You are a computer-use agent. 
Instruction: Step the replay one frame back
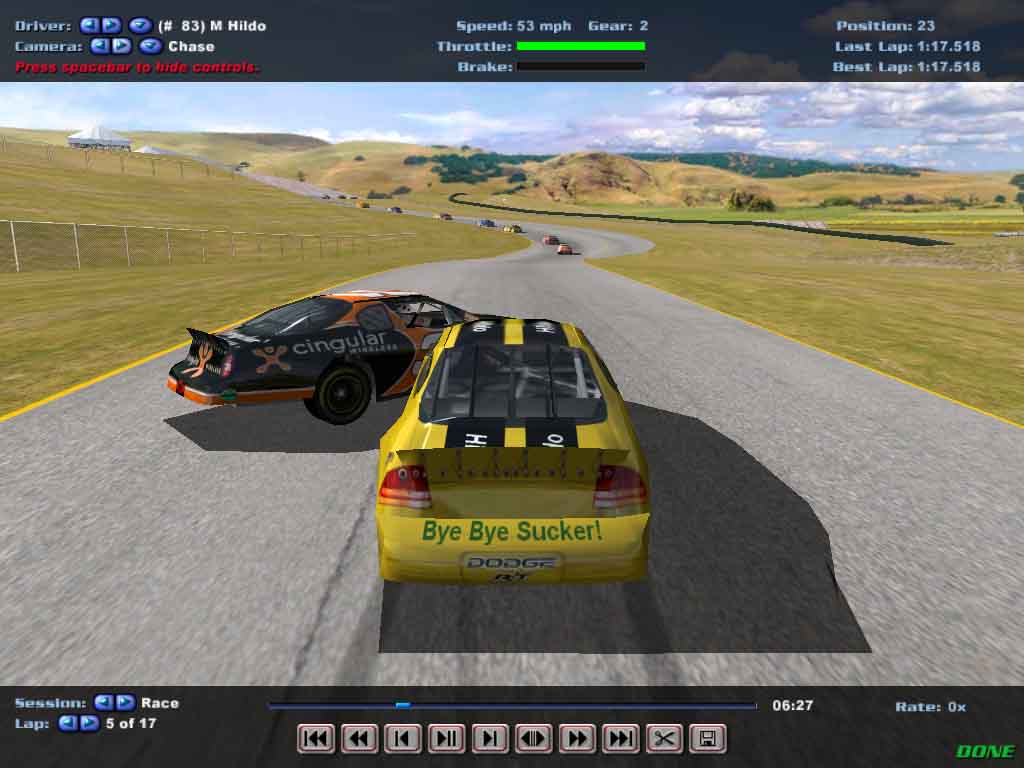403,739
